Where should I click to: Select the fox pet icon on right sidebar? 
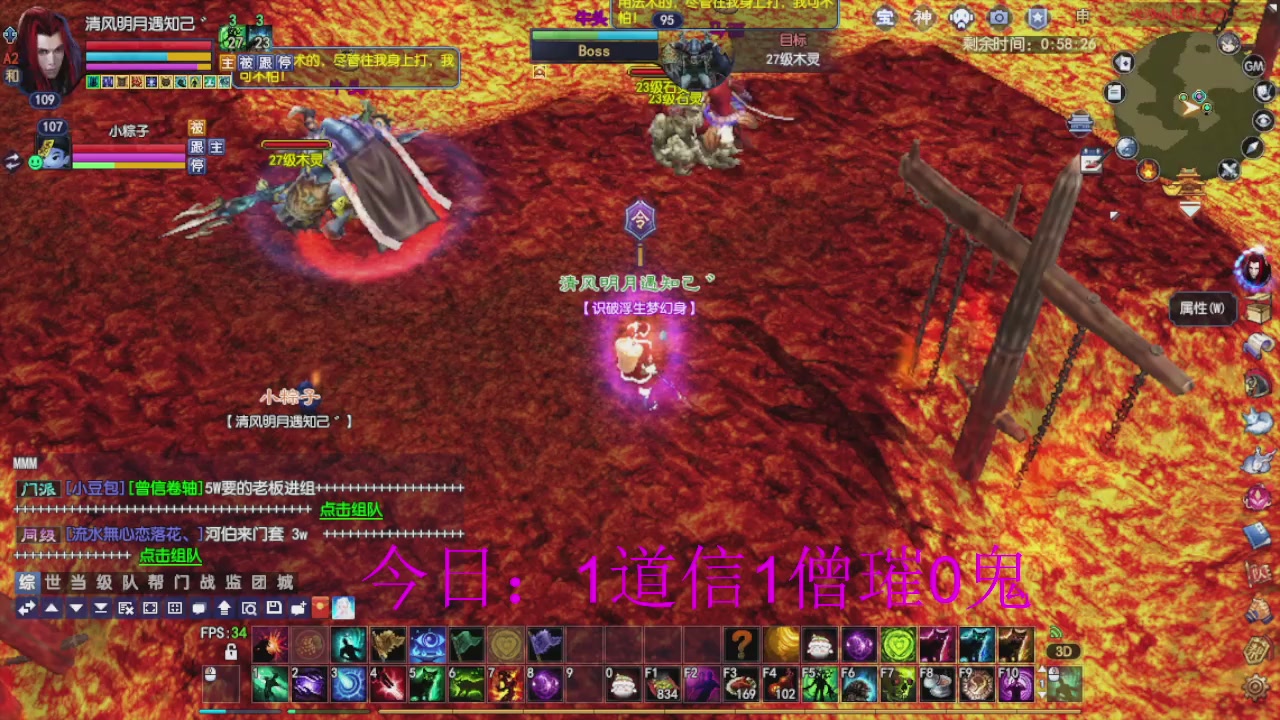pyautogui.click(x=1258, y=420)
